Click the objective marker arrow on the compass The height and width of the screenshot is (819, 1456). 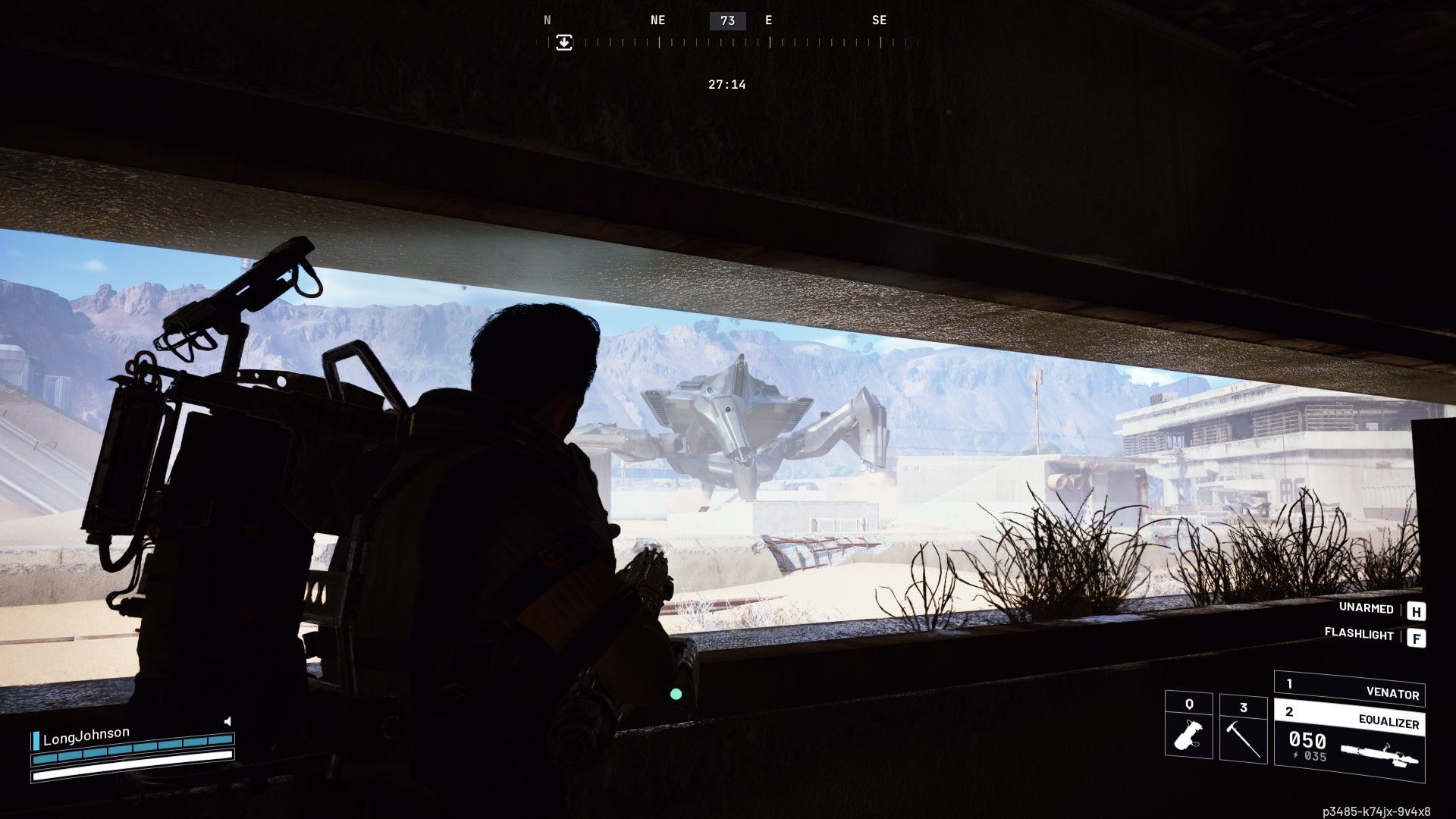point(563,44)
